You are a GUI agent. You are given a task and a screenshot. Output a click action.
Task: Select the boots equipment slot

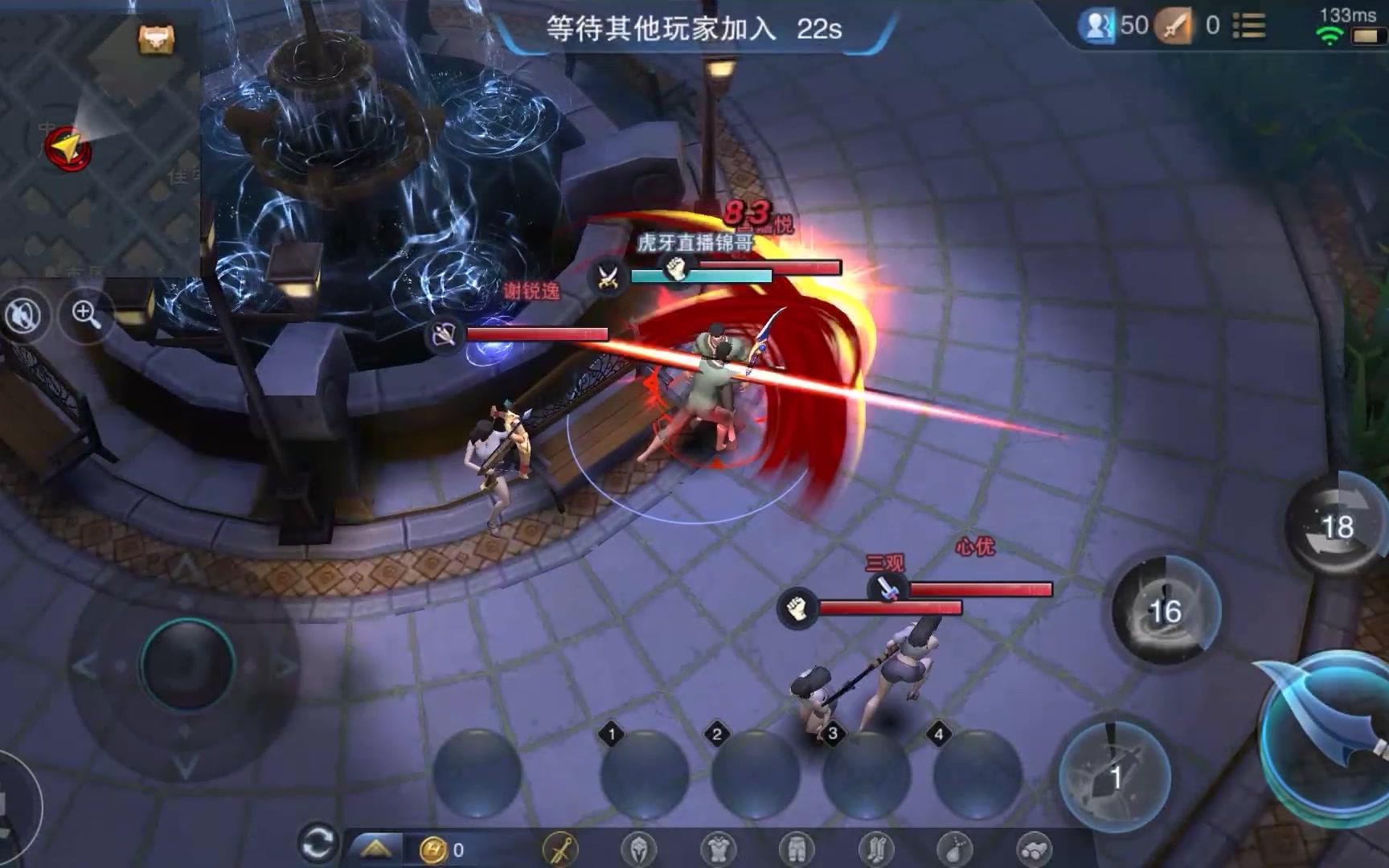875,849
